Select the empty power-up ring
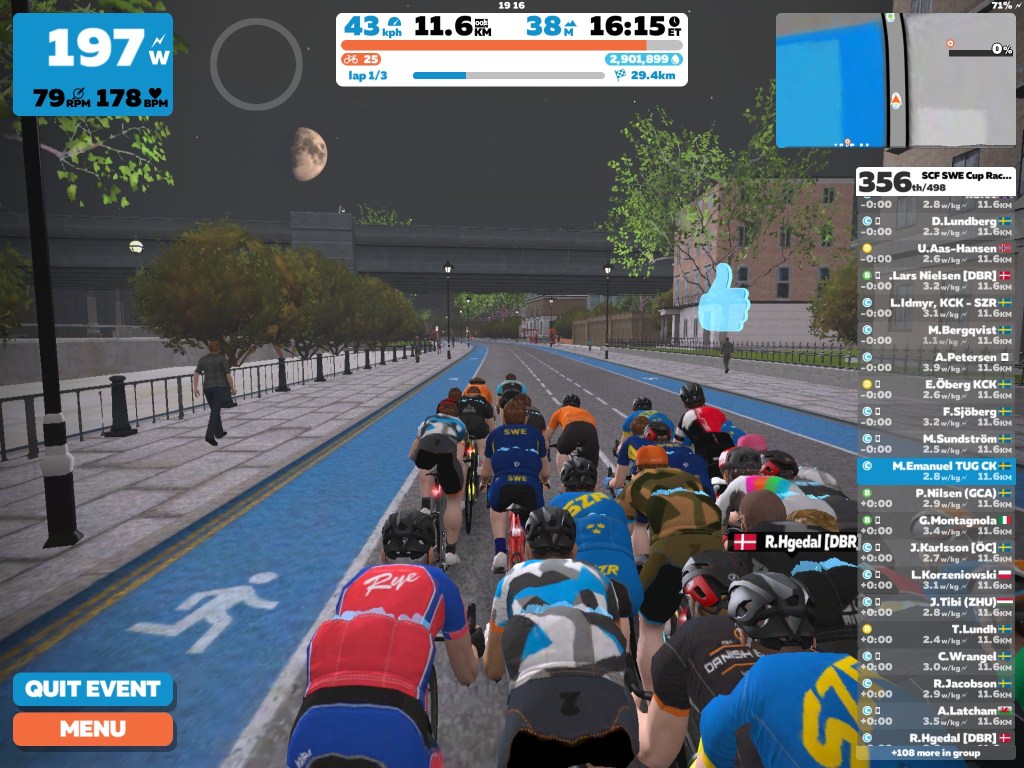Viewport: 1024px width, 768px height. click(256, 64)
